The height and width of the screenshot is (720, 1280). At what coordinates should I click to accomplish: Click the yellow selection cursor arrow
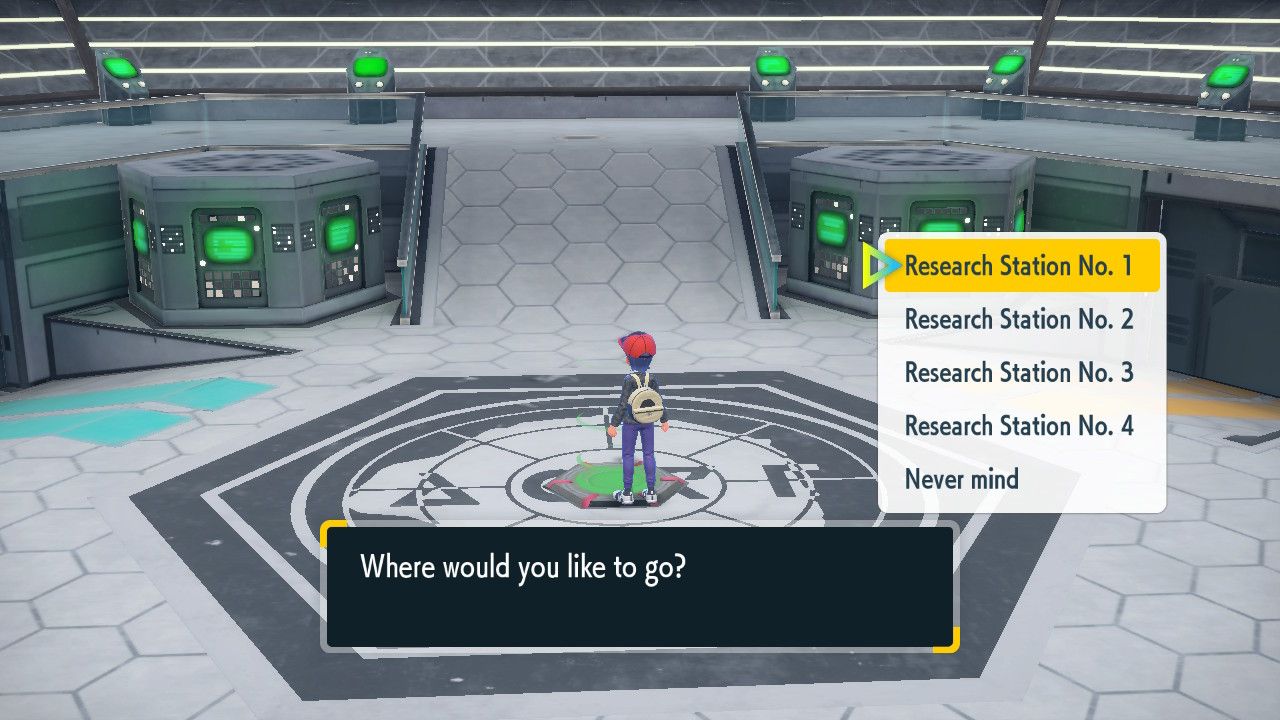click(x=880, y=266)
